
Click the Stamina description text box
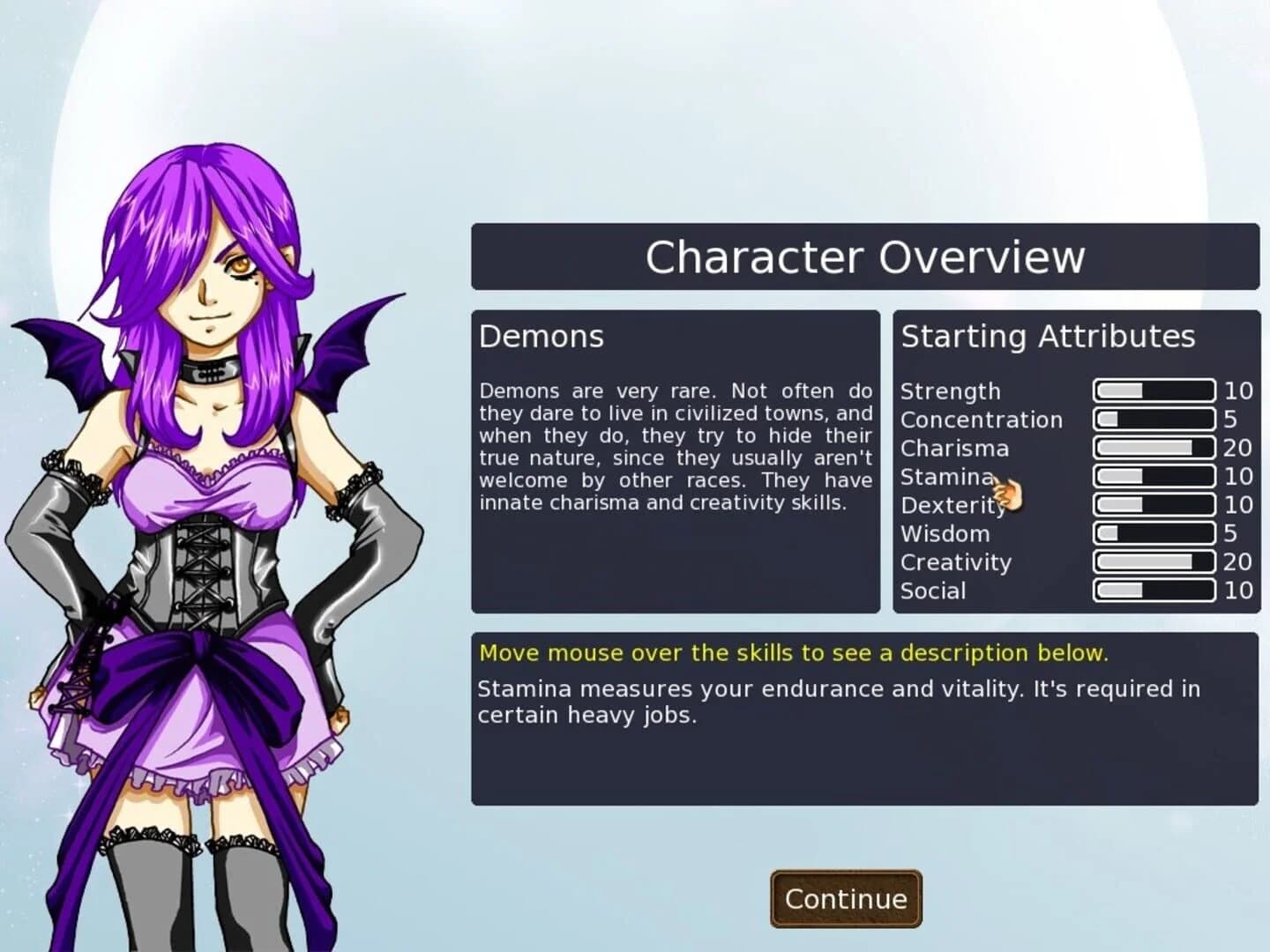[x=838, y=702]
